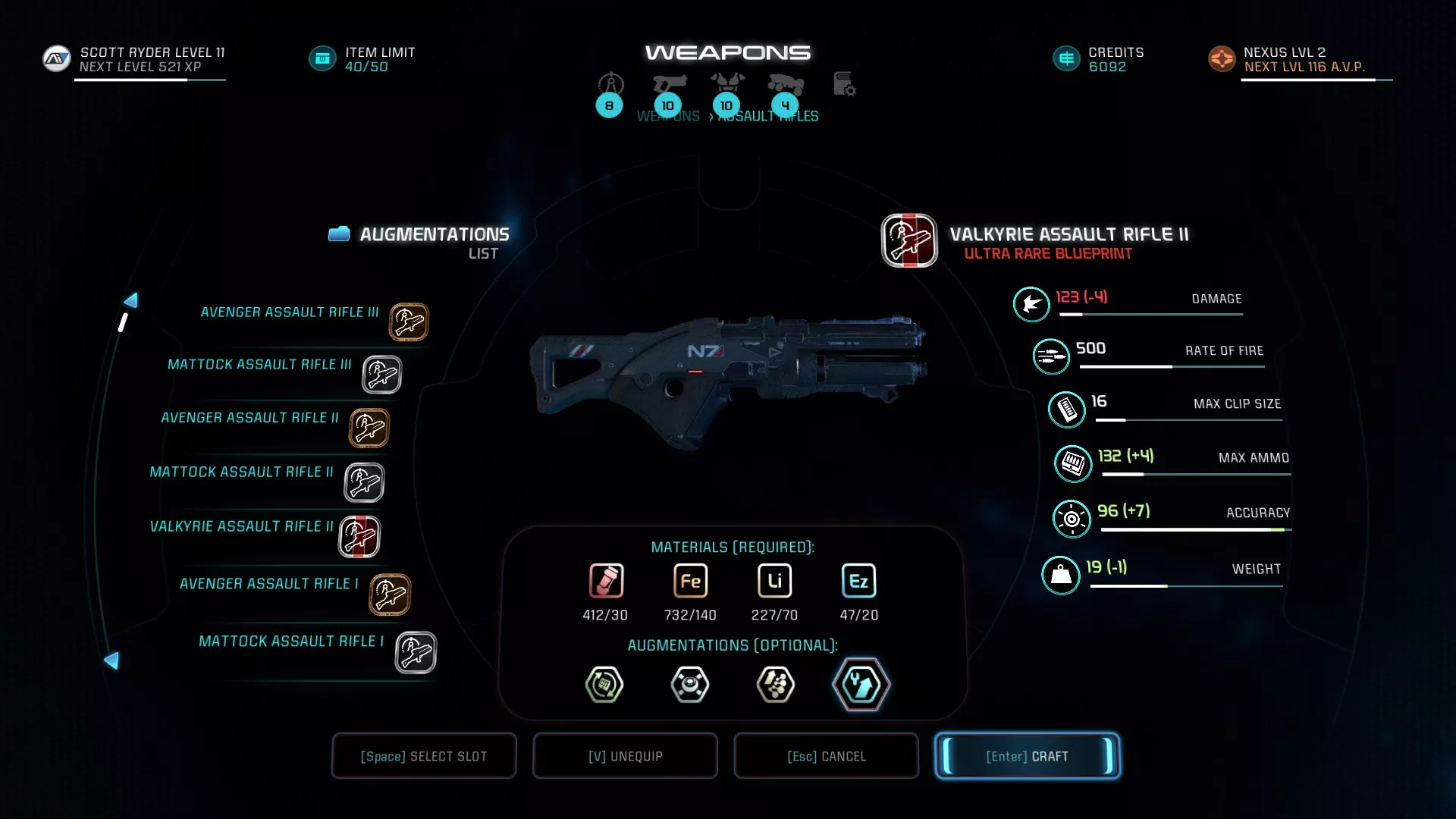Screen dimensions: 1456x819
Task: Select the Element Zero (Ez) material icon
Action: pos(858,581)
